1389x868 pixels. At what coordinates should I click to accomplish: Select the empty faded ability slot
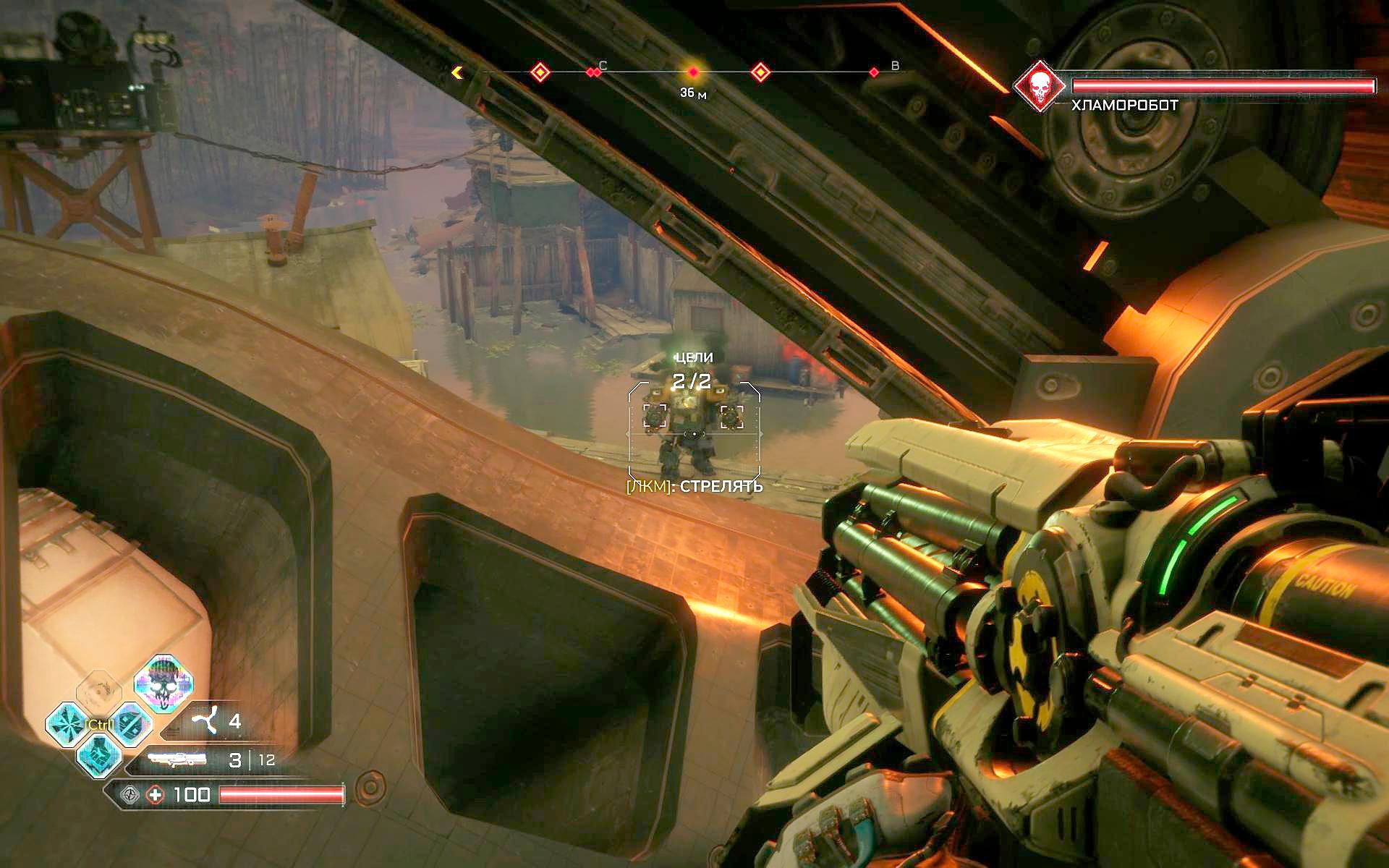coord(98,689)
